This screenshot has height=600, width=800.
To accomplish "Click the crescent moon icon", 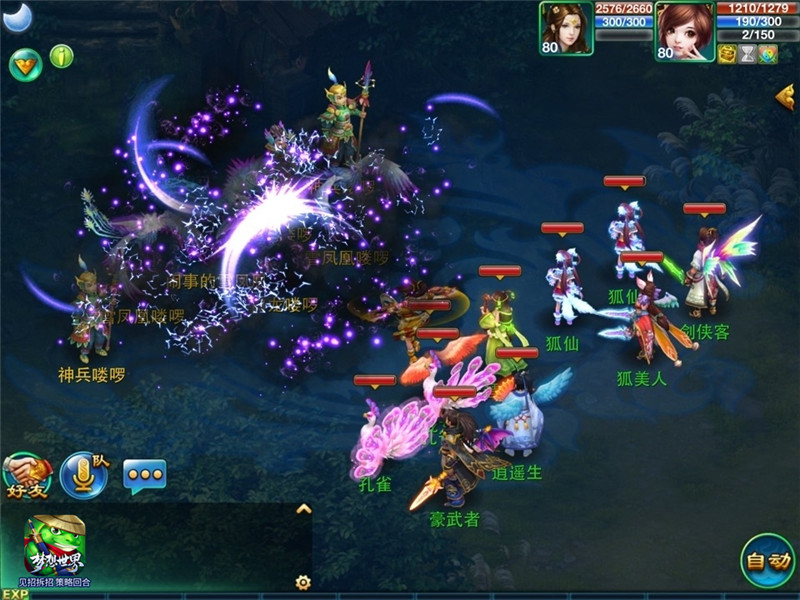I will [18, 16].
